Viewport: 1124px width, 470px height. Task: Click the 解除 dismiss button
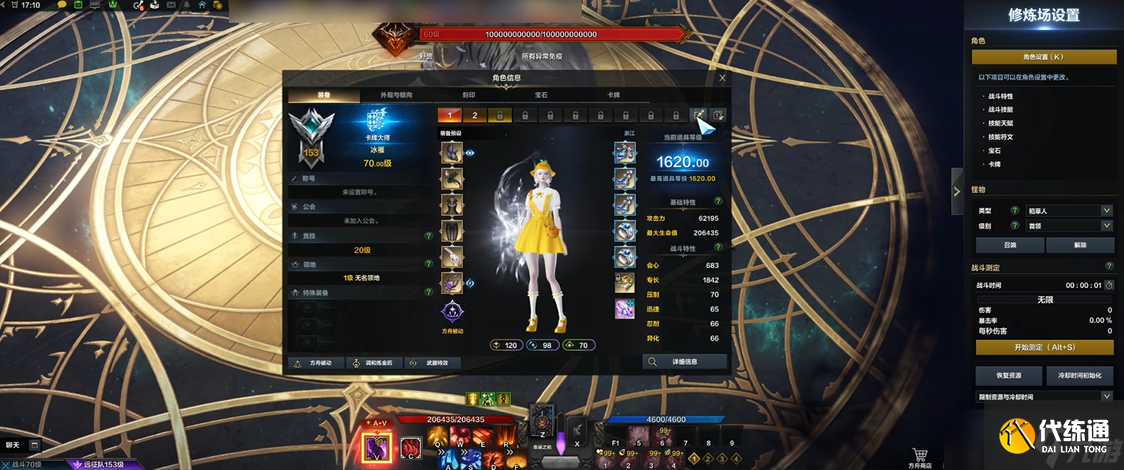[1079, 245]
